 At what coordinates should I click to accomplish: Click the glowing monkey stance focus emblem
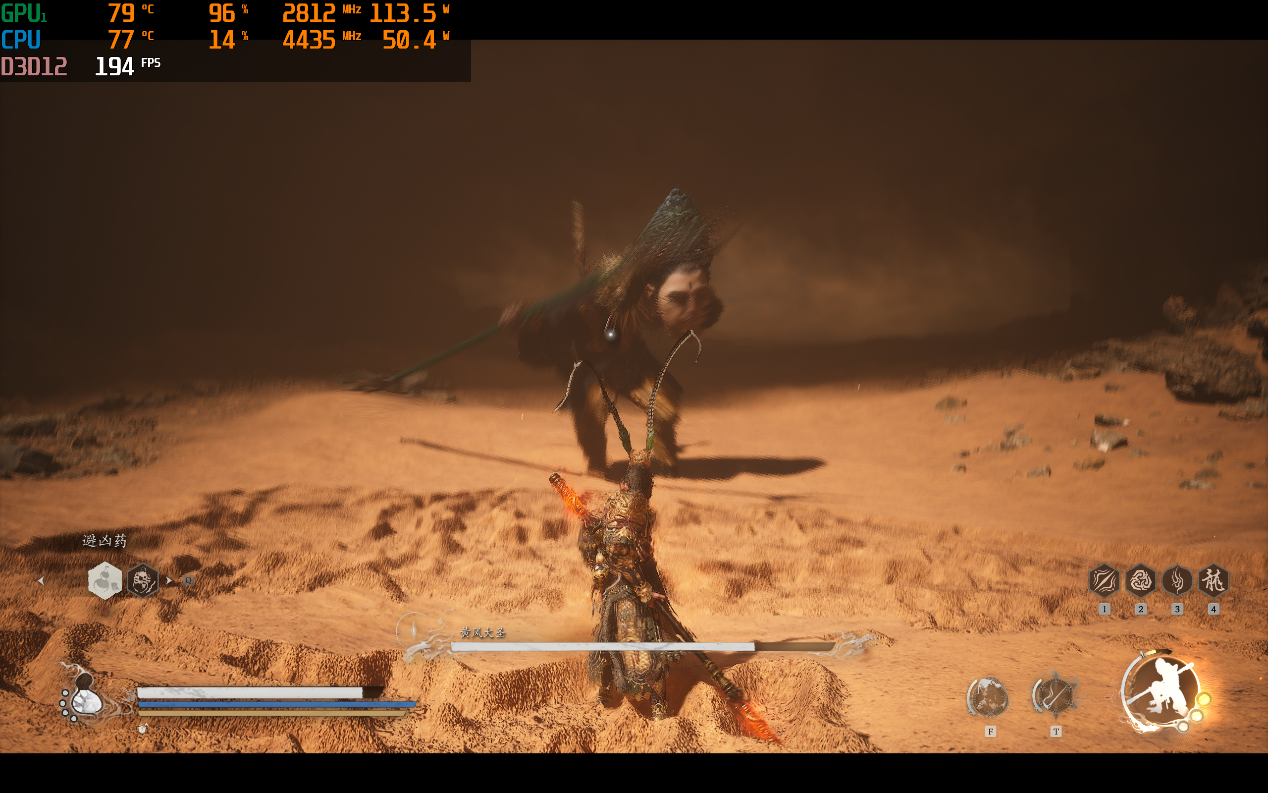click(1161, 691)
